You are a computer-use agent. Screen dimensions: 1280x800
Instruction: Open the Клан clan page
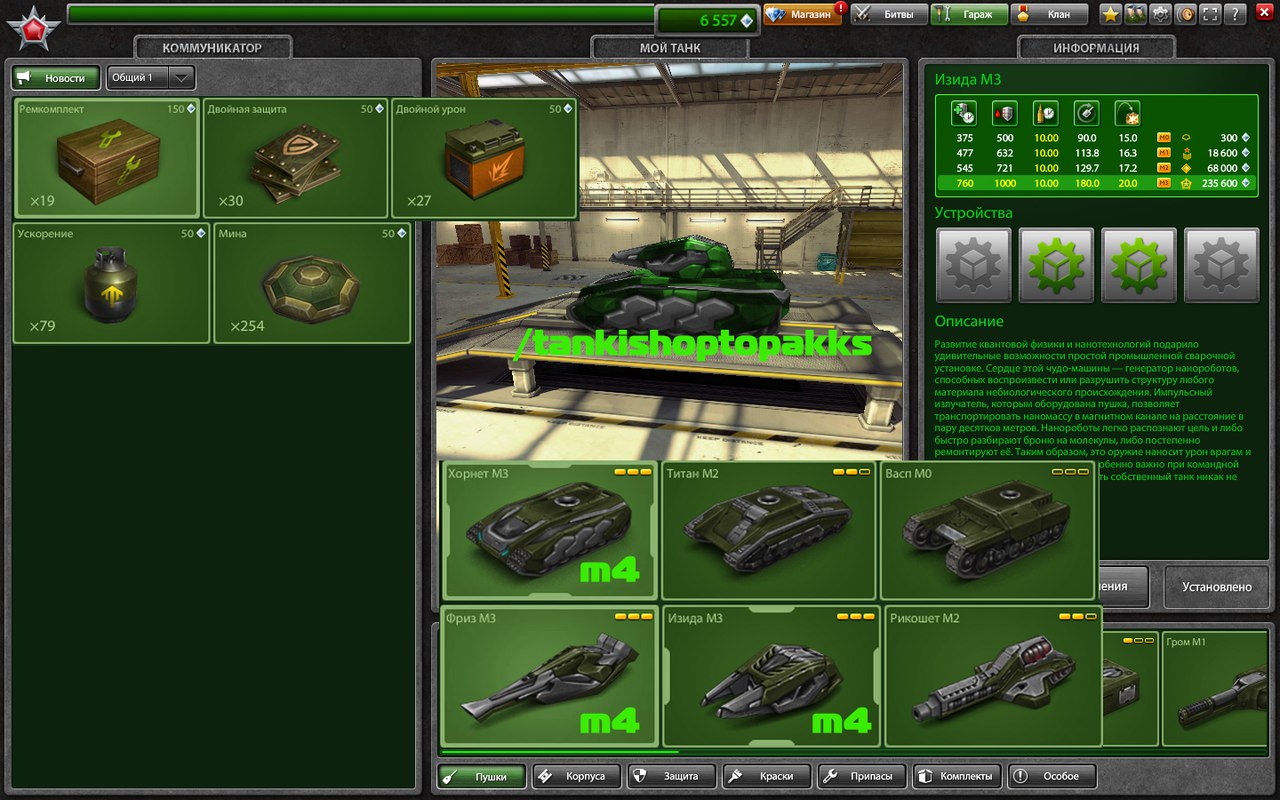(1049, 15)
